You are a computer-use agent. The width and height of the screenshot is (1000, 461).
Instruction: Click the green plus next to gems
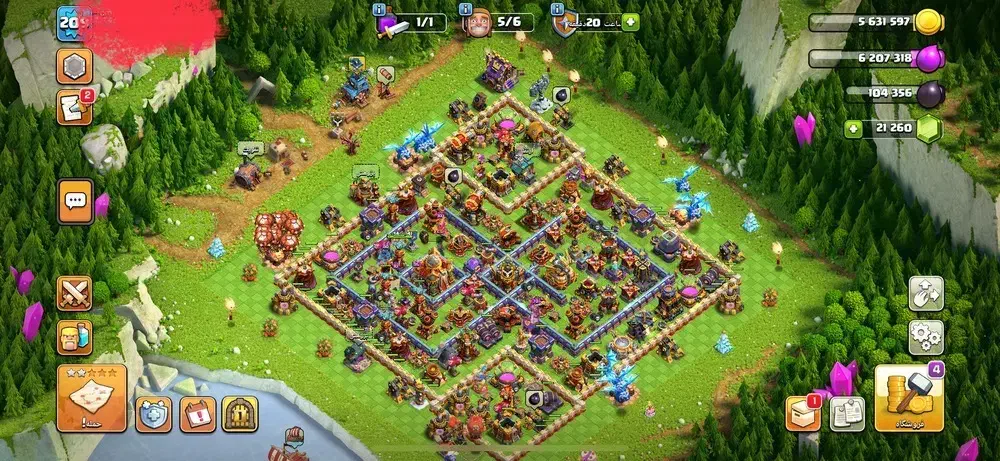coord(853,128)
